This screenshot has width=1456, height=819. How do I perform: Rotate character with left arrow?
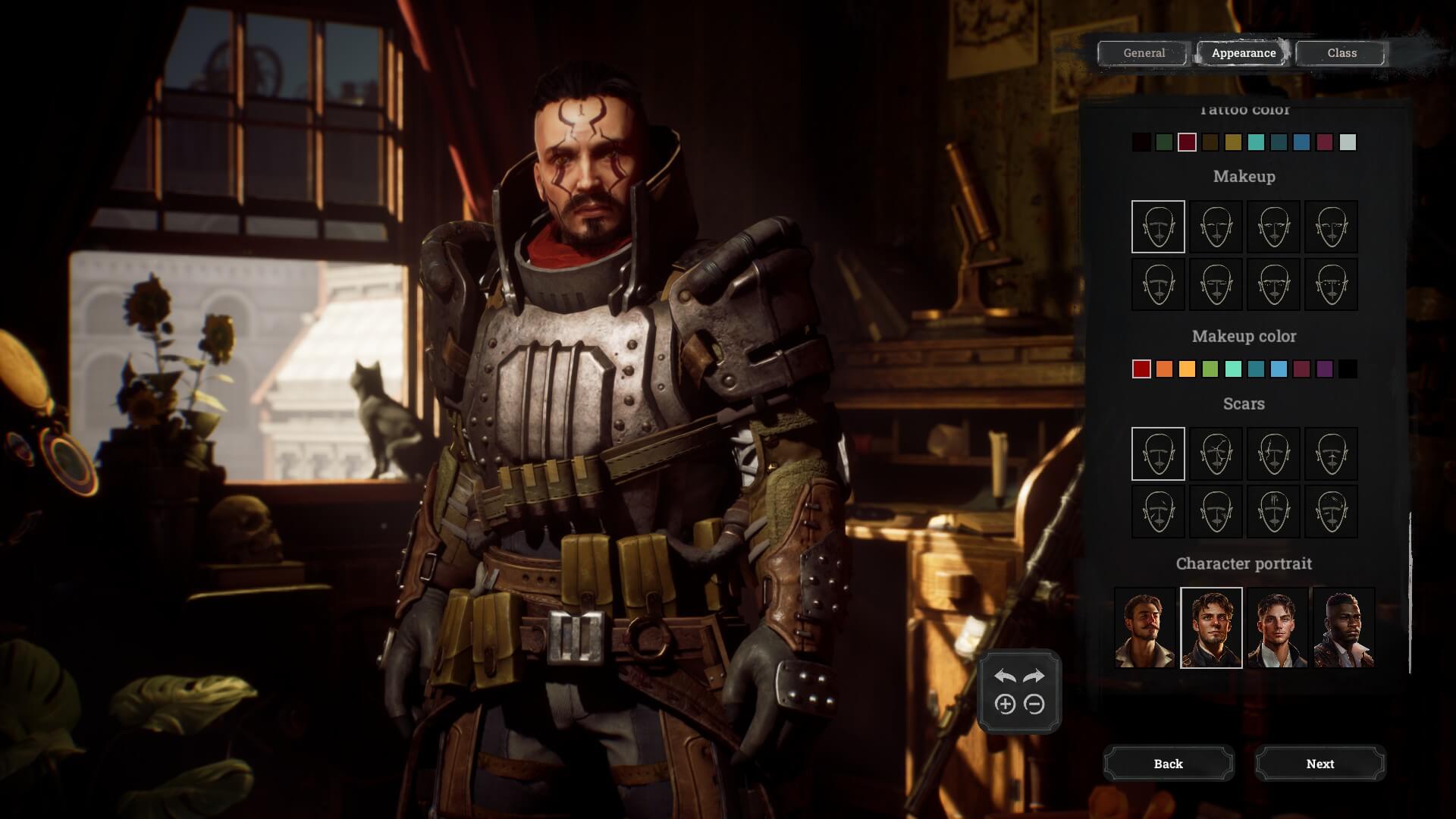[x=1005, y=676]
